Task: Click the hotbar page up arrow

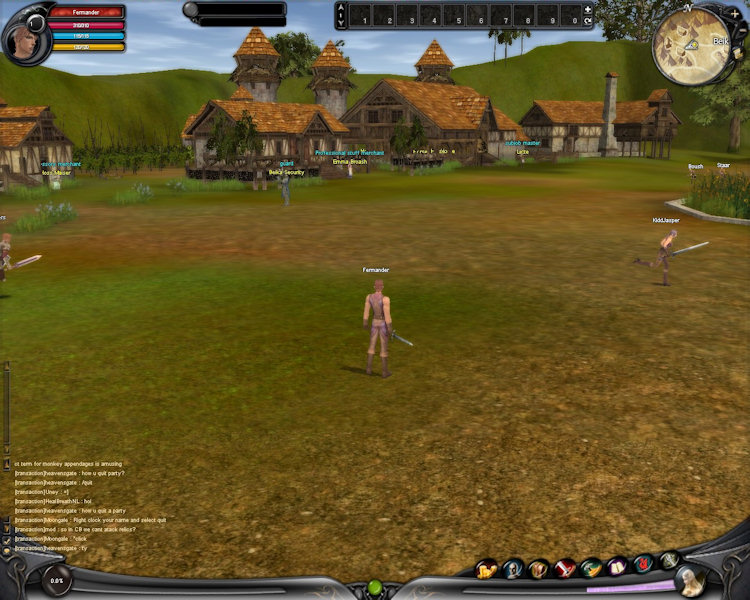Action: coord(341,9)
